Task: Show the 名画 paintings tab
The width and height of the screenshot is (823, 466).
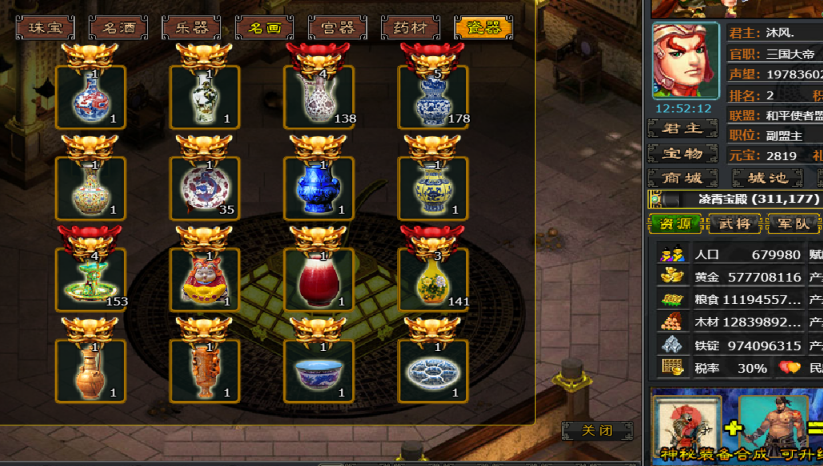Action: click(265, 28)
